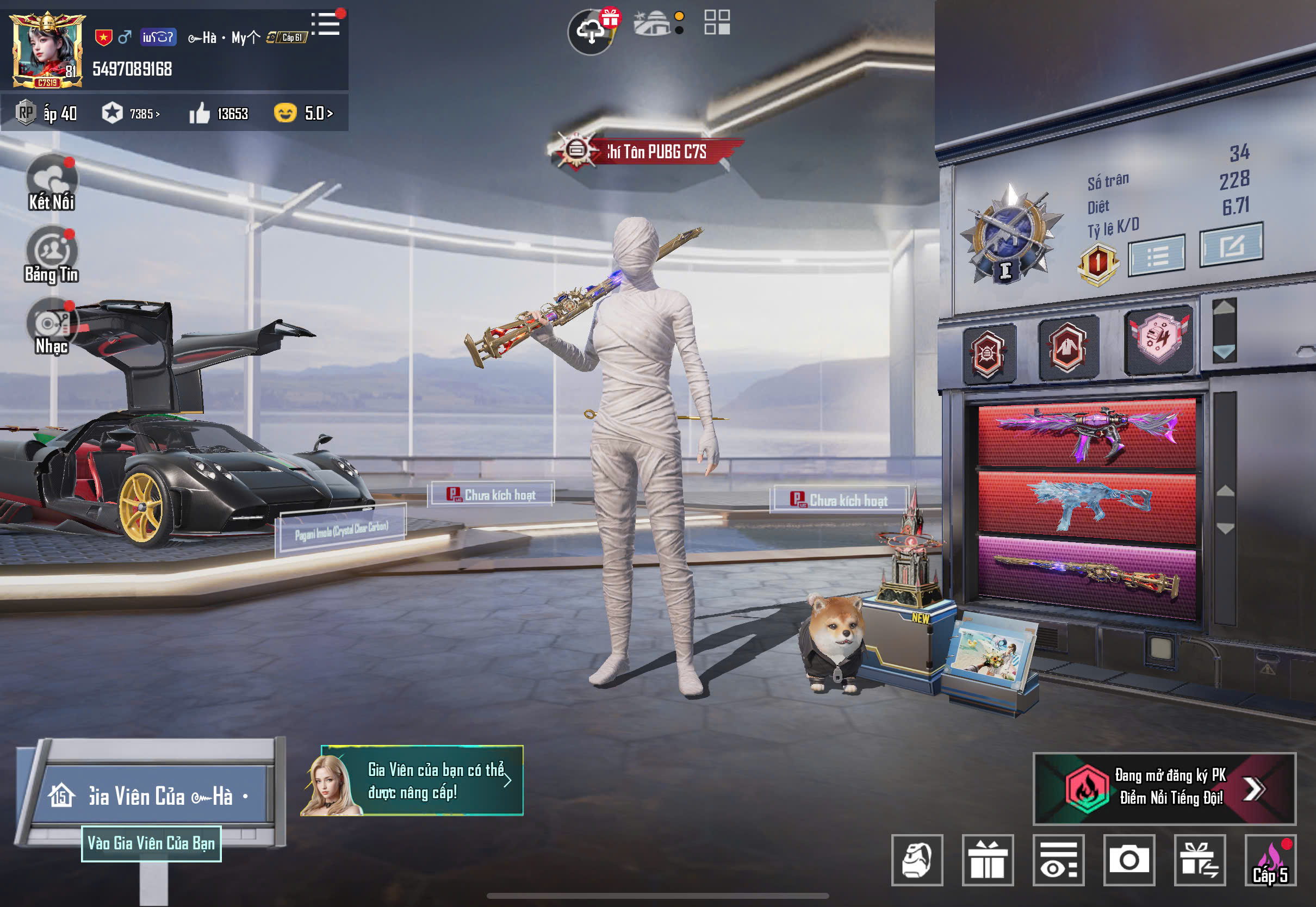Open the likes thumbs-up counter
Screen dimensions: 1316x907
(x=219, y=114)
